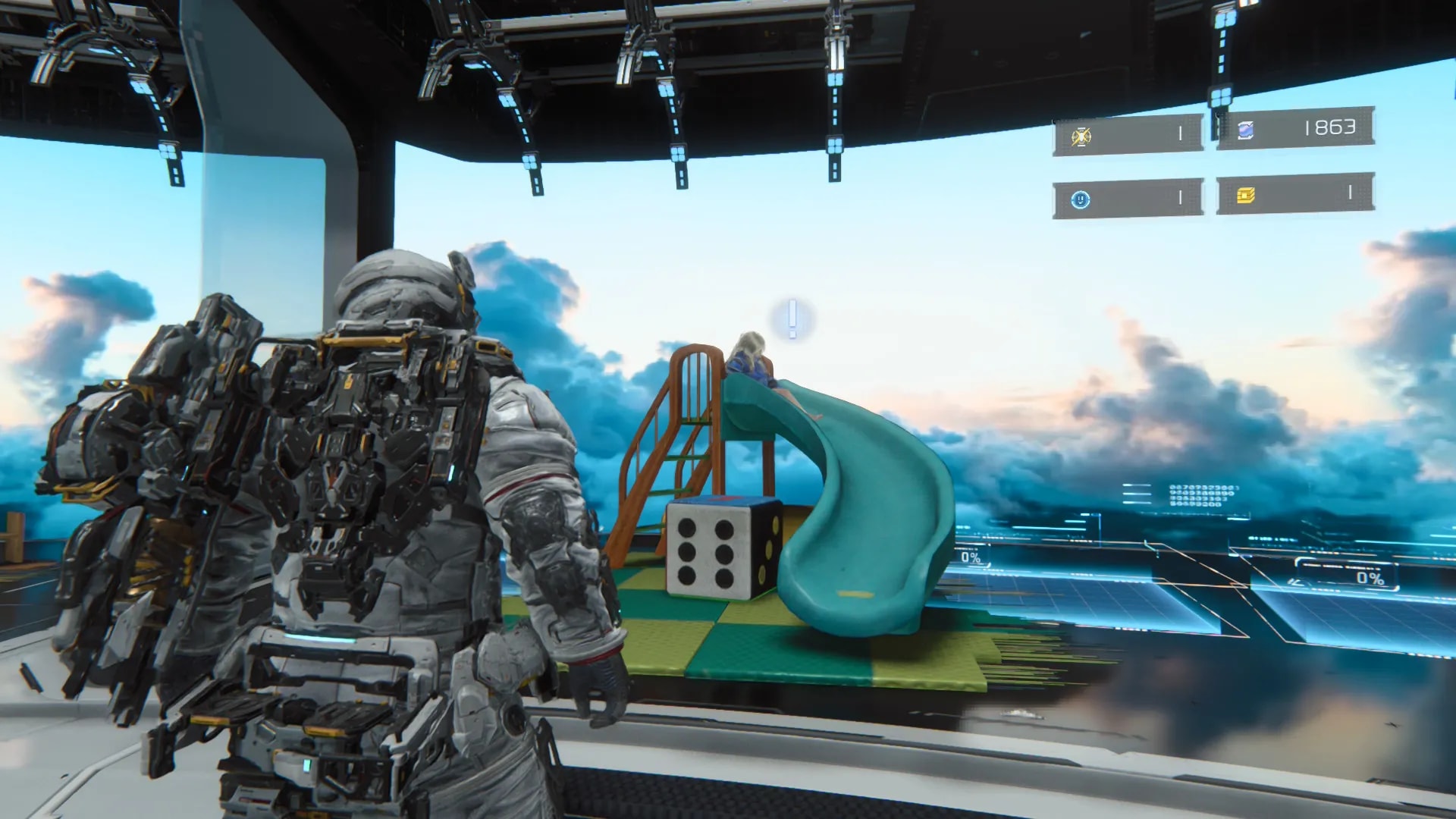Select the gold block resource icon

(x=1245, y=196)
